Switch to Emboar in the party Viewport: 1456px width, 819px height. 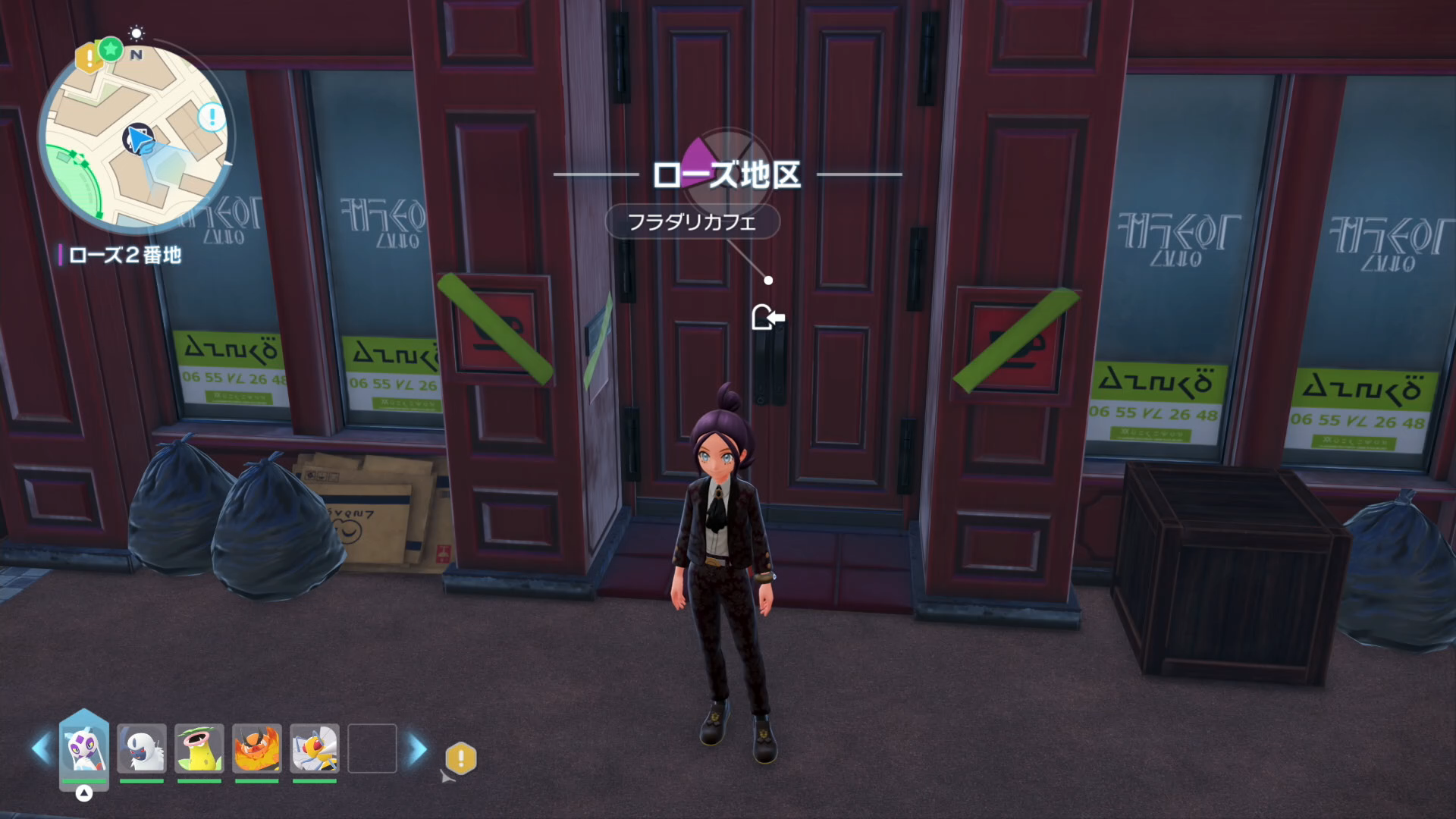(257, 748)
